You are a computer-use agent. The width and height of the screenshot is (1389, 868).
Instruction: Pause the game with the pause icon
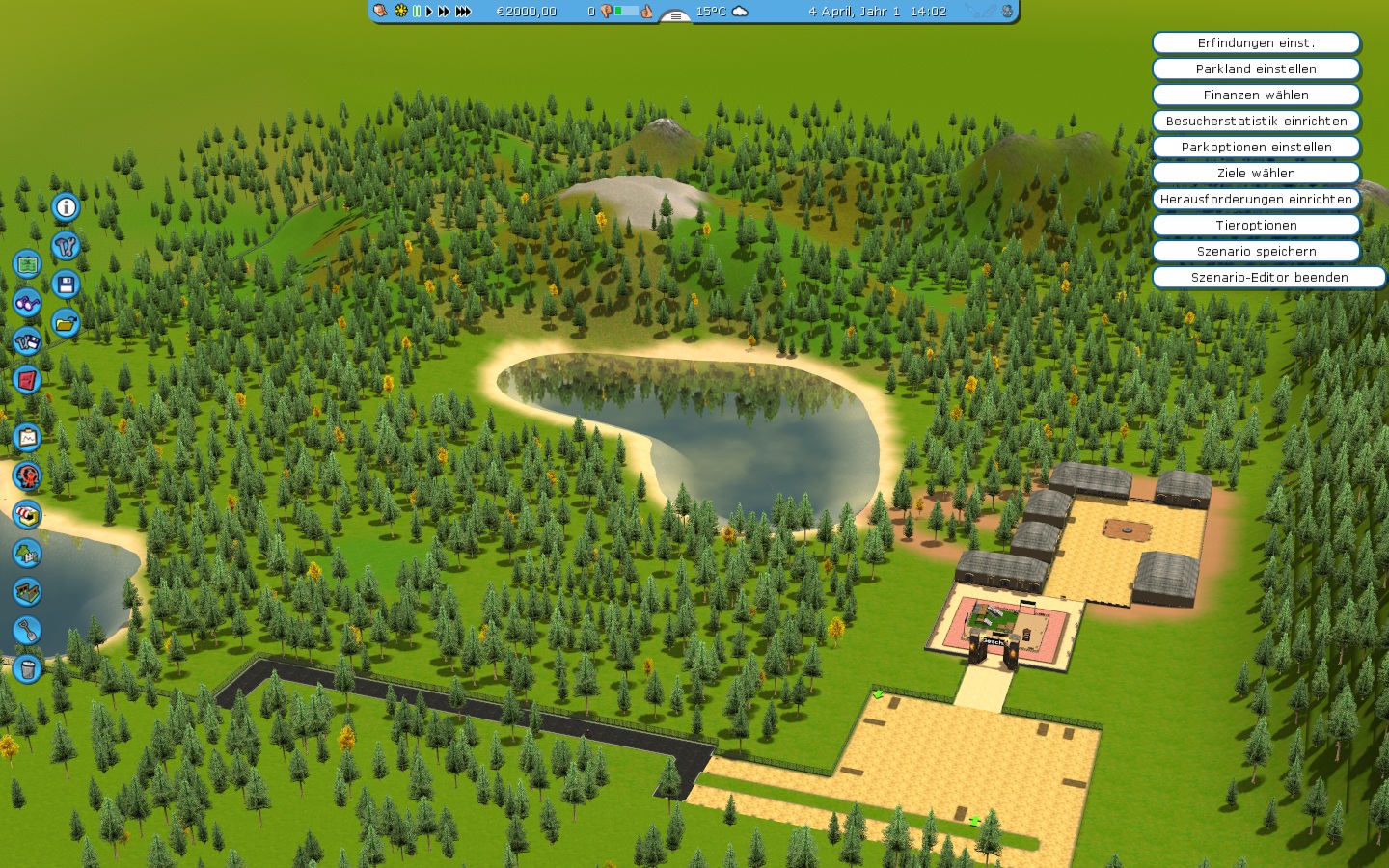[x=417, y=12]
